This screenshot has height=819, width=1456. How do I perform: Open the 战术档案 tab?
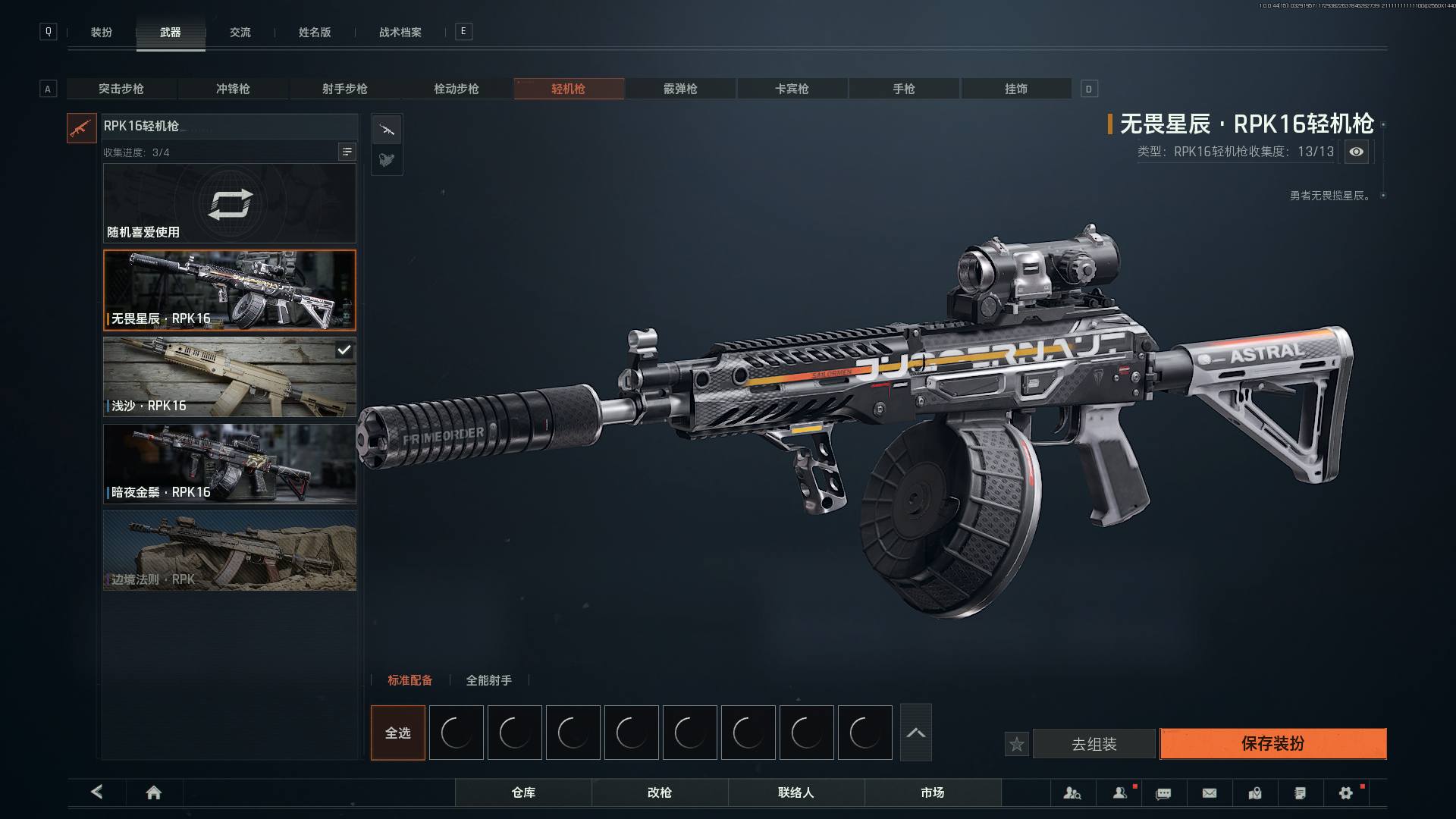click(400, 33)
